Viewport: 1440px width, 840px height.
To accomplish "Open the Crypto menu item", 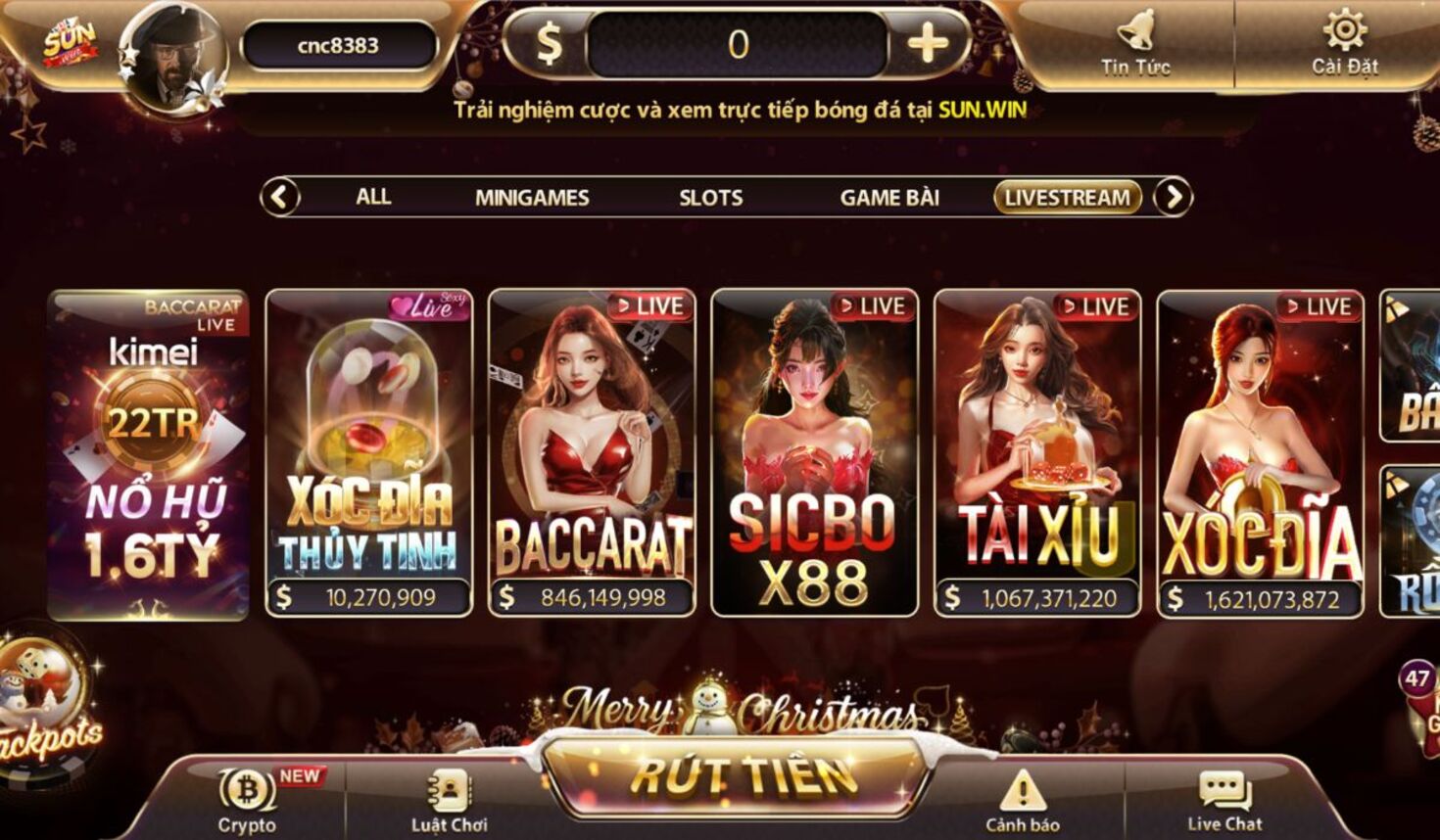I will pyautogui.click(x=247, y=799).
